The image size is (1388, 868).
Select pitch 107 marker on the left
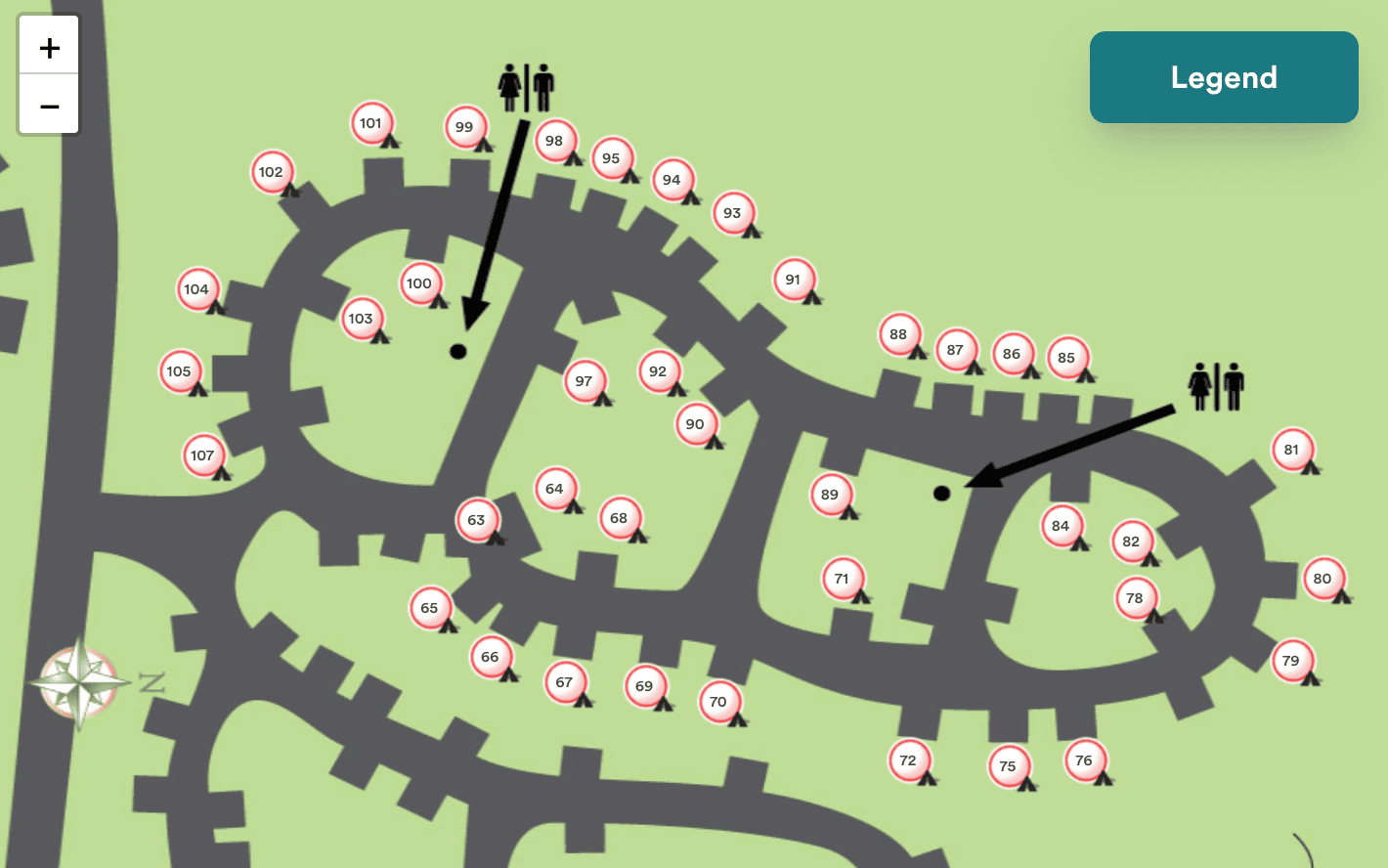pos(201,455)
